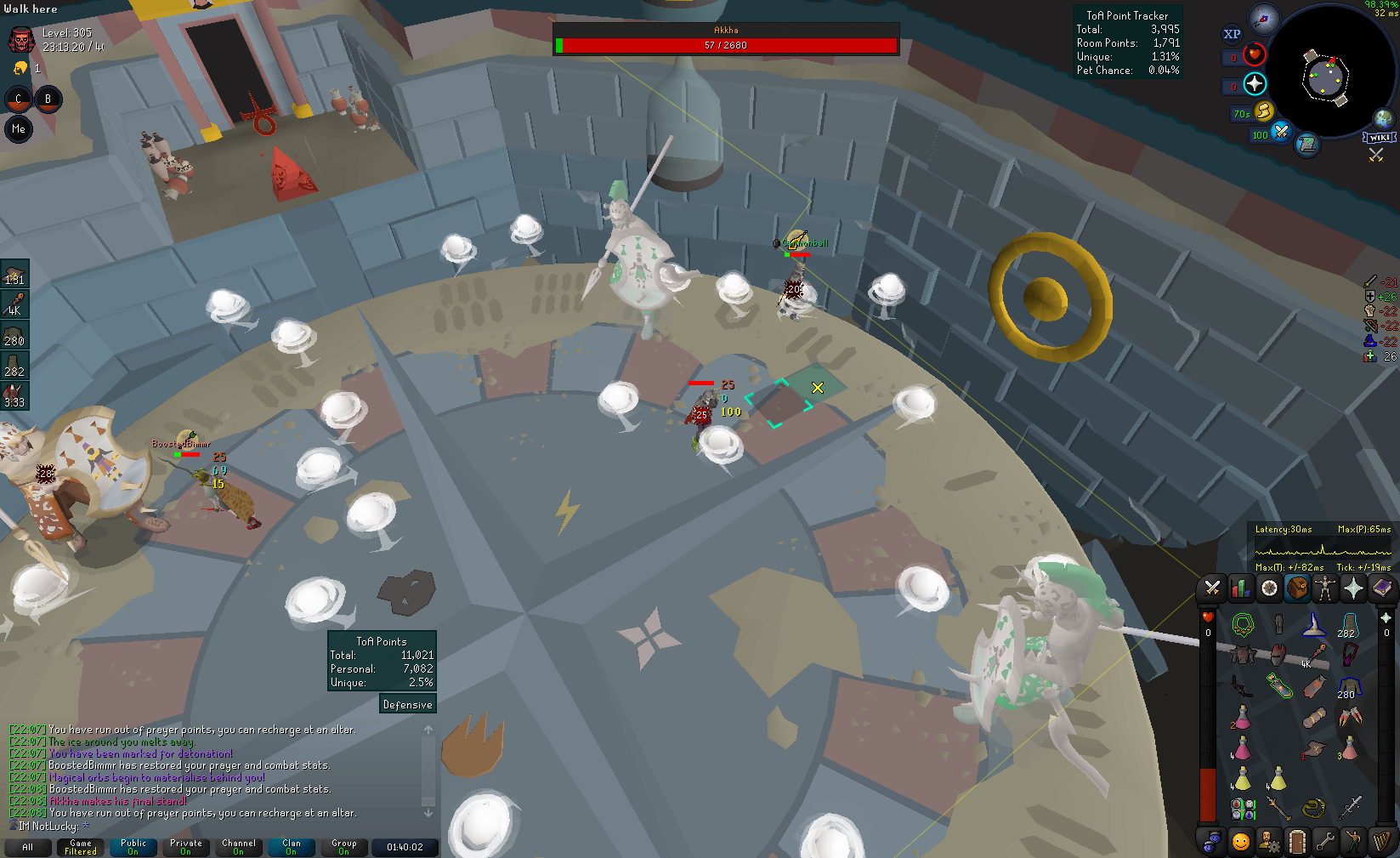Viewport: 1400px width, 858px height.
Task: Open the Prayer tab
Action: tap(1353, 588)
